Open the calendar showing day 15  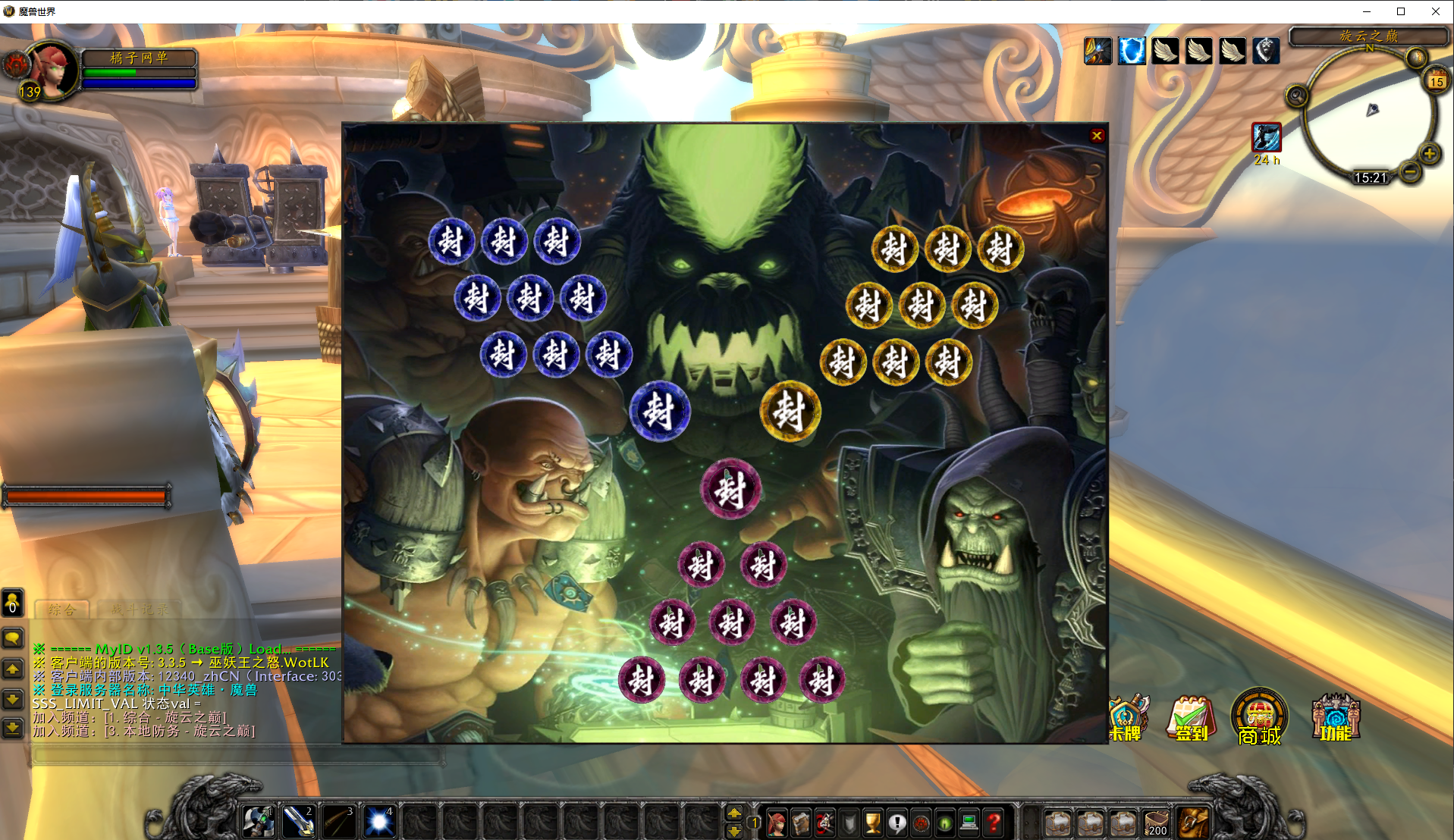tap(1436, 81)
